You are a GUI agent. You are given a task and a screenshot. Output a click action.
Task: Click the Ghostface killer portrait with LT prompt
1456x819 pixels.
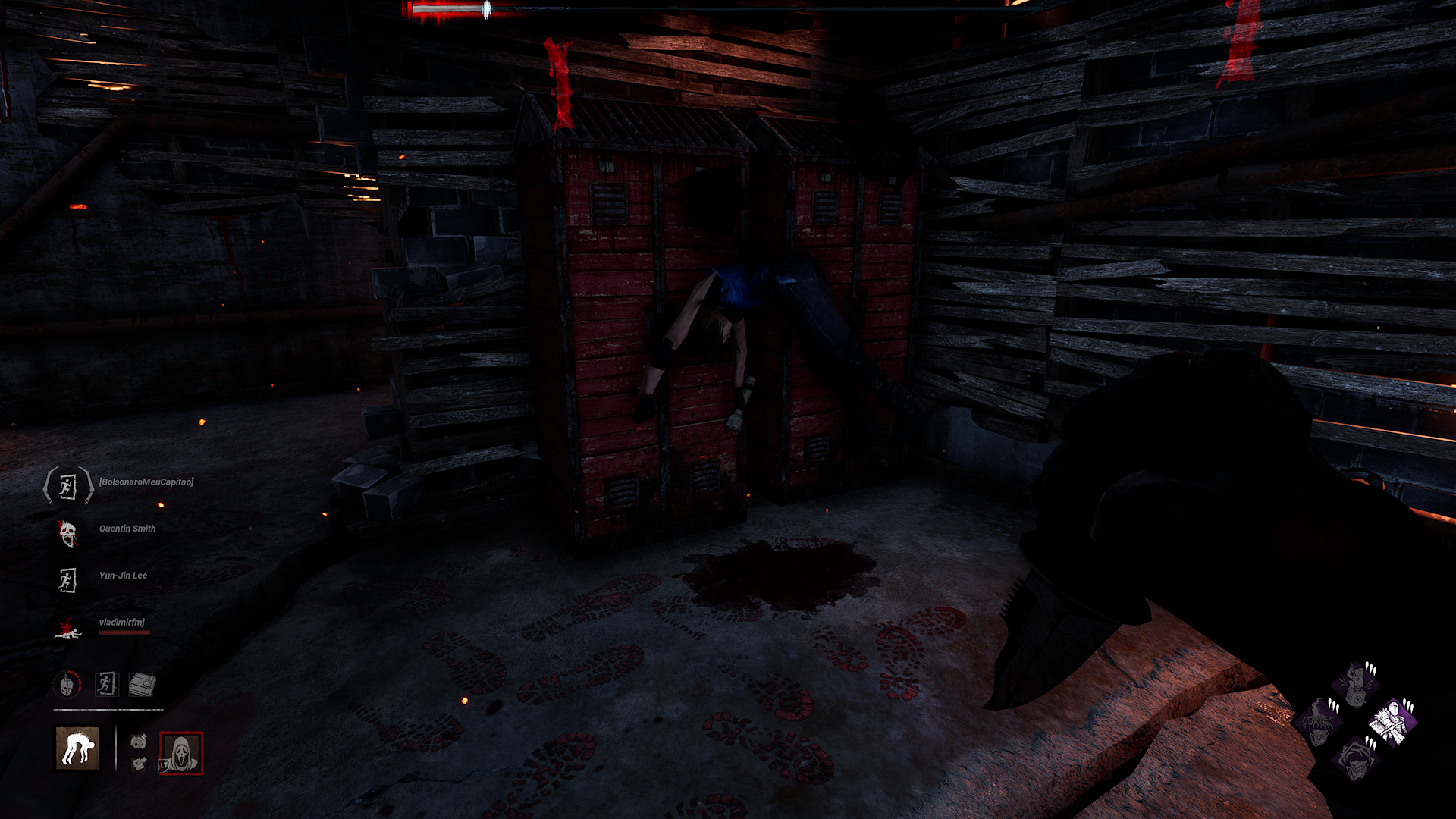point(181,754)
